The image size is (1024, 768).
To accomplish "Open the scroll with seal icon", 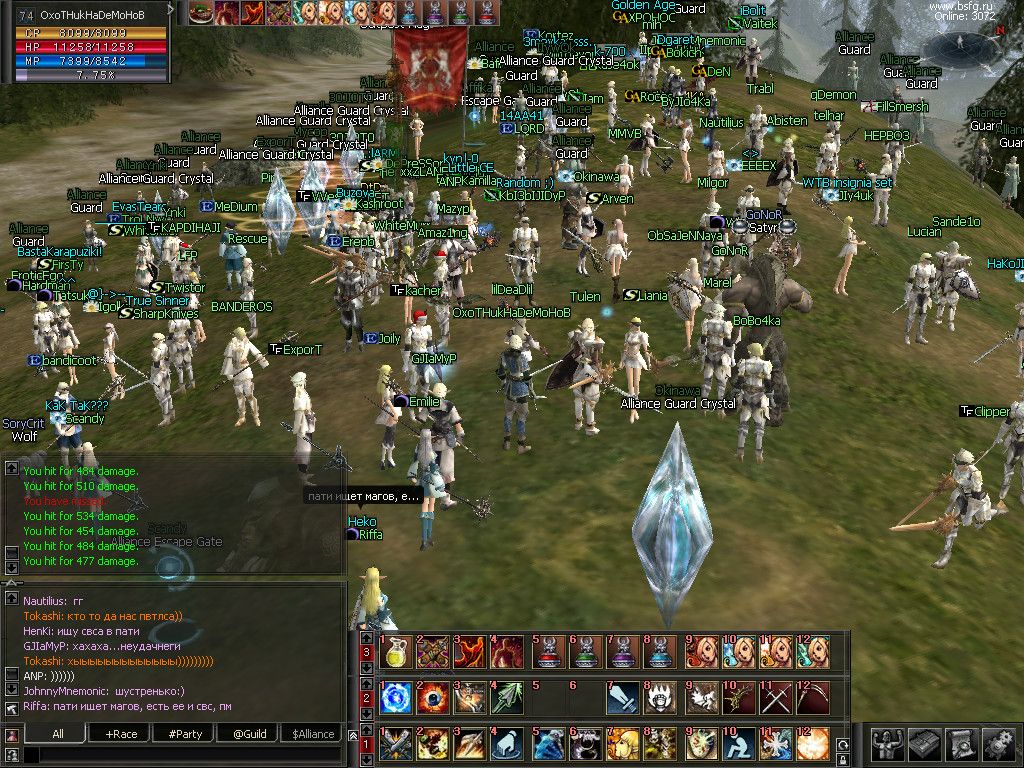I will 961,743.
